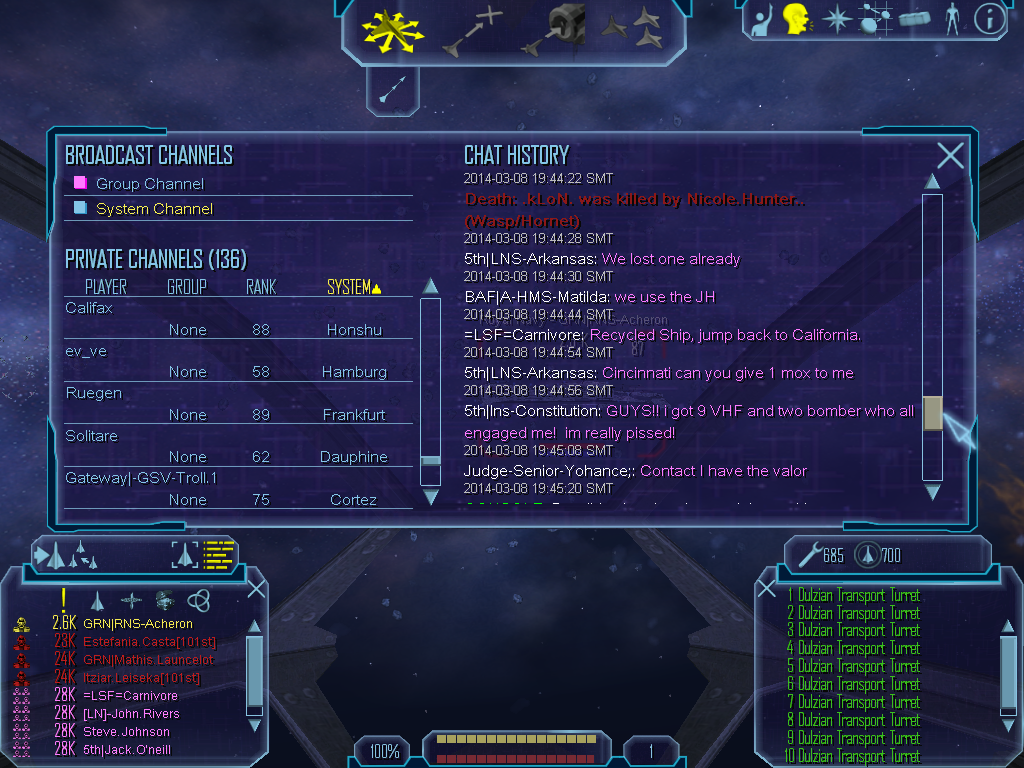Sort private channels by Rank column
The image size is (1024, 768).
(x=261, y=287)
